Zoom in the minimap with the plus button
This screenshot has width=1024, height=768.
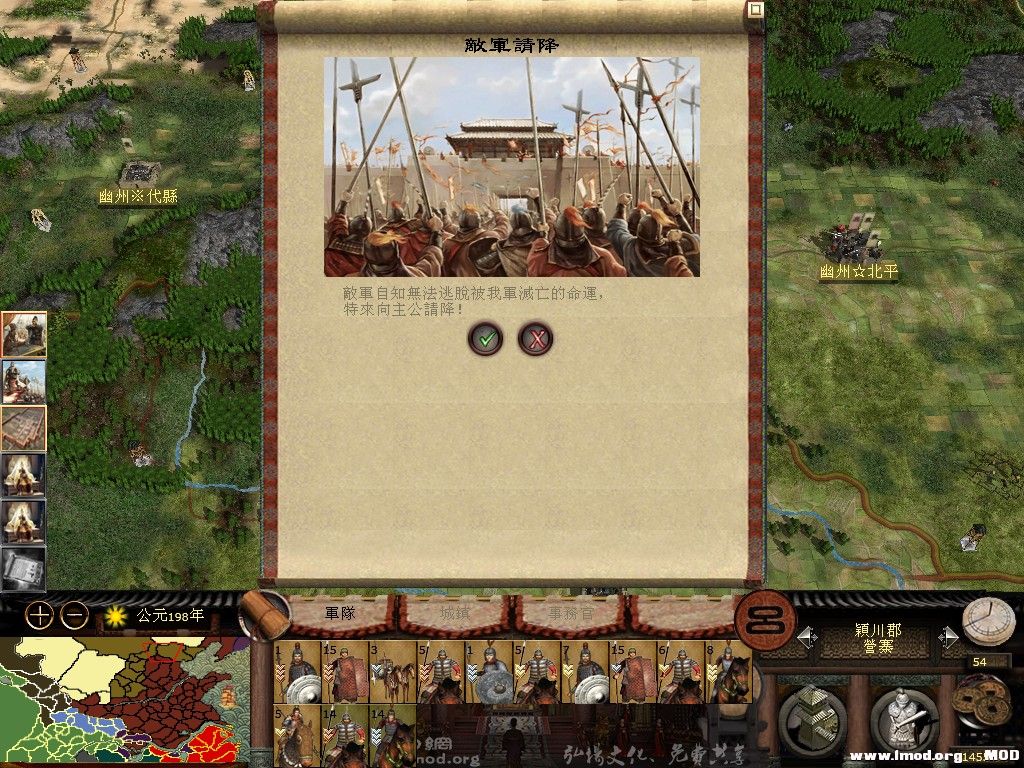39,615
